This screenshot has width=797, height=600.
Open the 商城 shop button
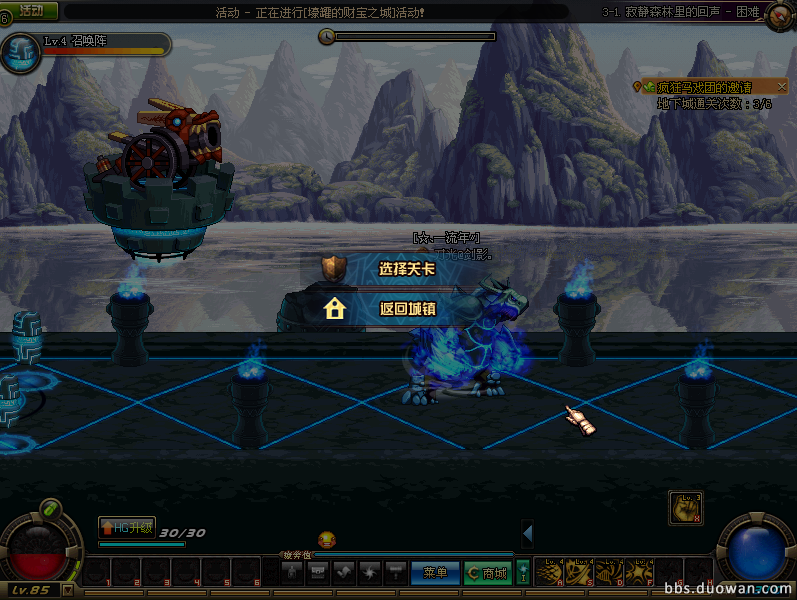point(487,573)
